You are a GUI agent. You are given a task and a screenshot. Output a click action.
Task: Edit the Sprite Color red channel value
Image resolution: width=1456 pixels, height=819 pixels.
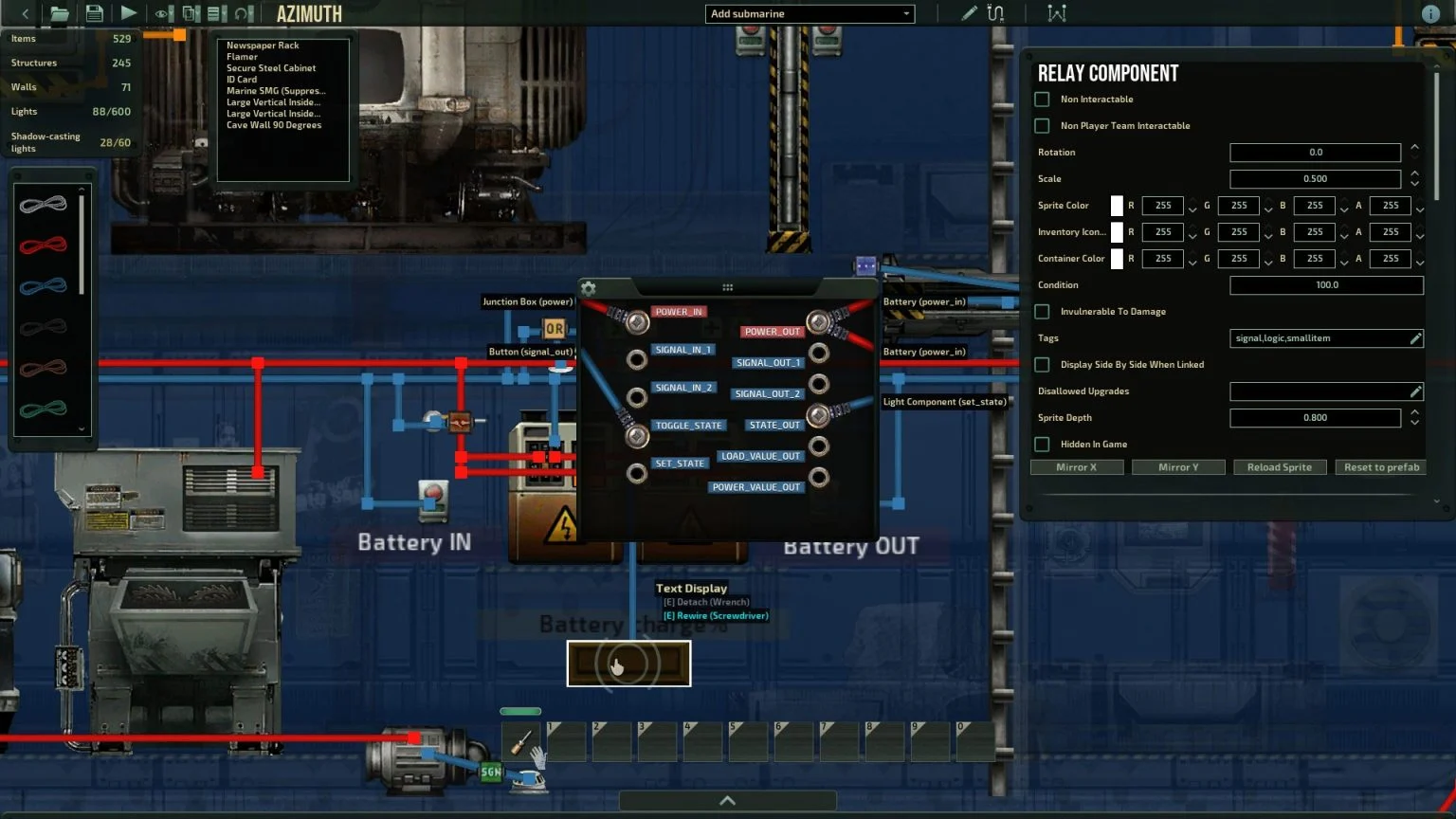point(1161,206)
